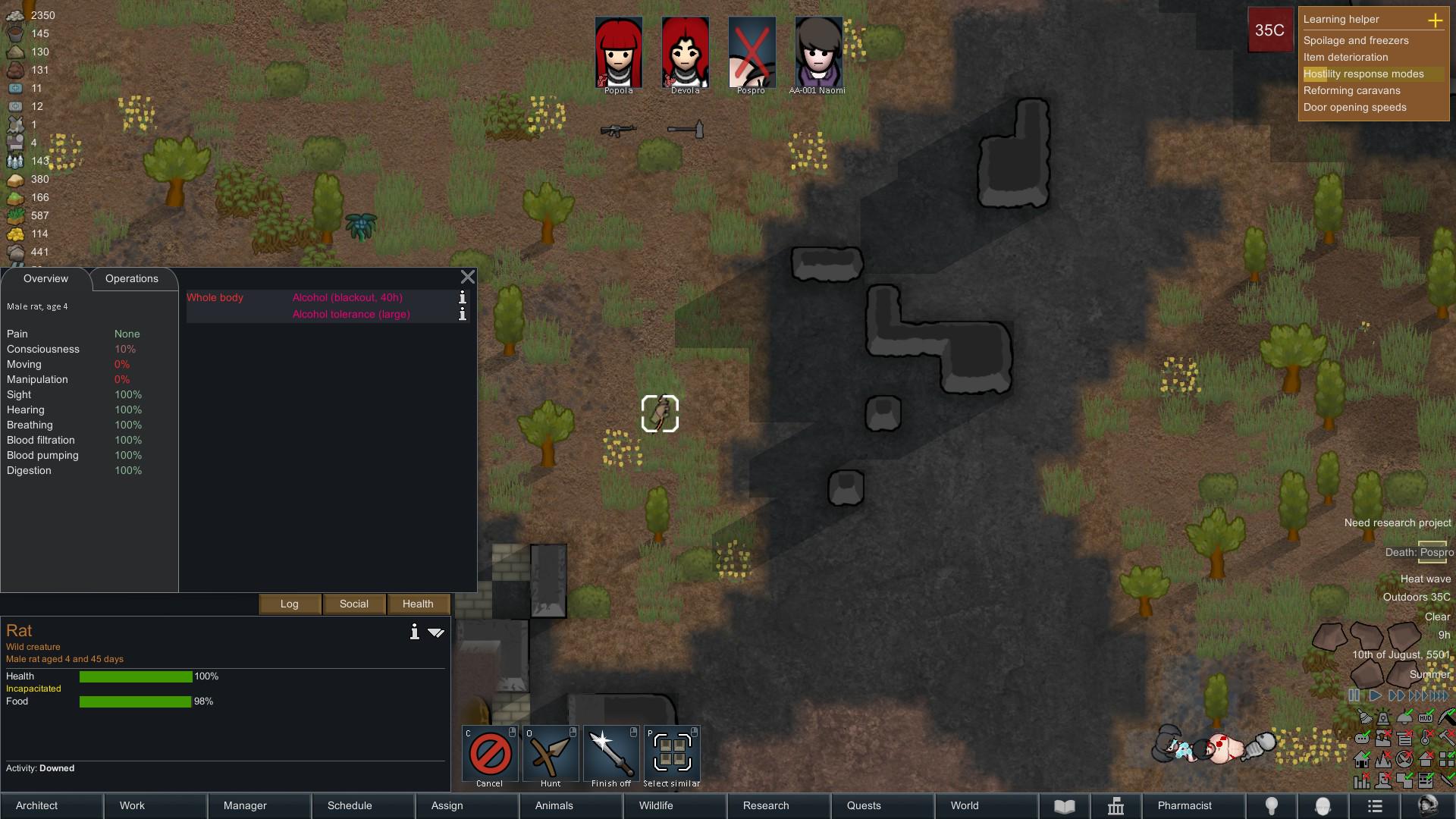1456x819 pixels.
Task: Click the history book icon on the bottom bar
Action: pos(1065,806)
